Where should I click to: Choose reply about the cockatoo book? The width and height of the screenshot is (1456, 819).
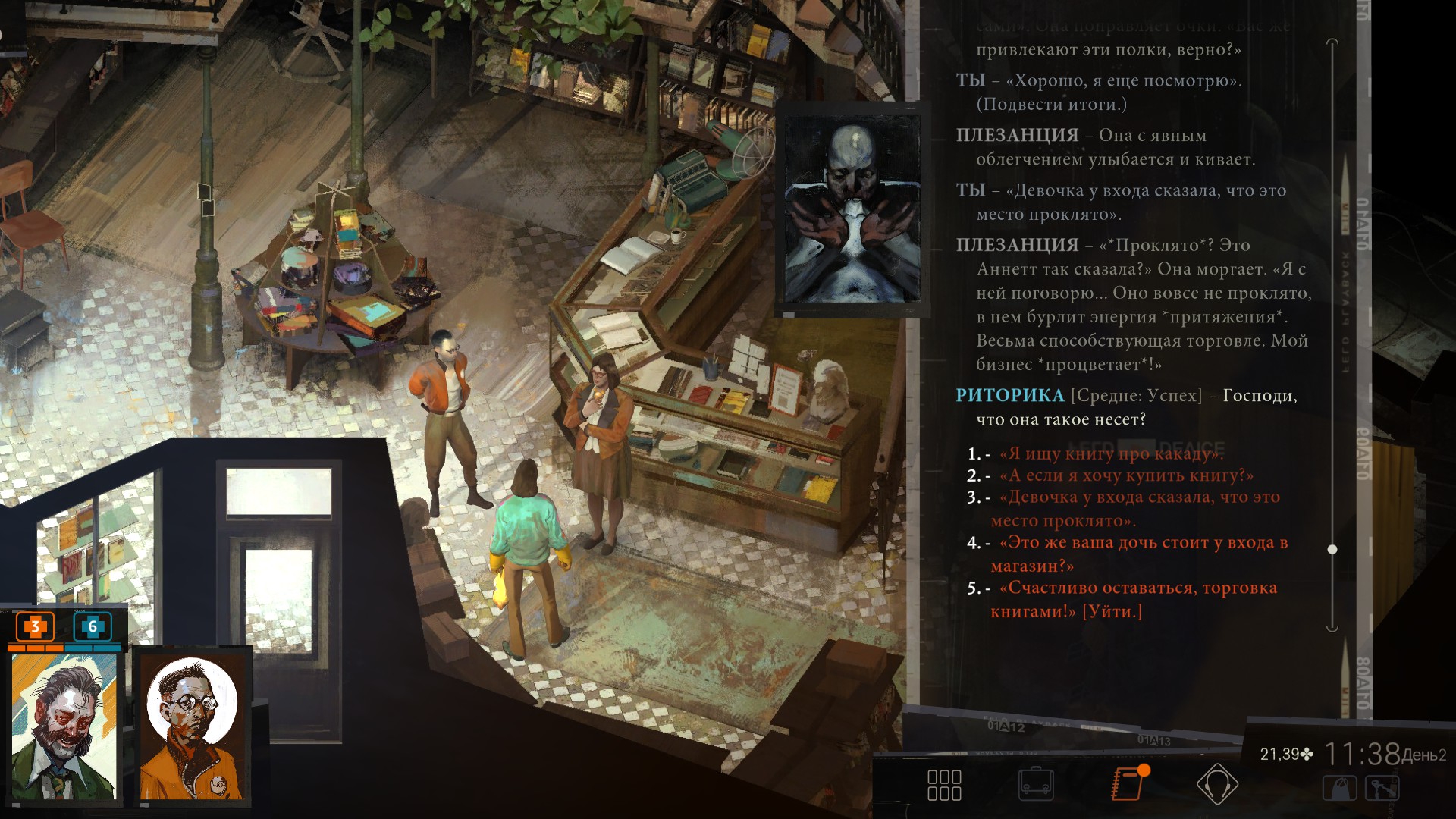1111,454
